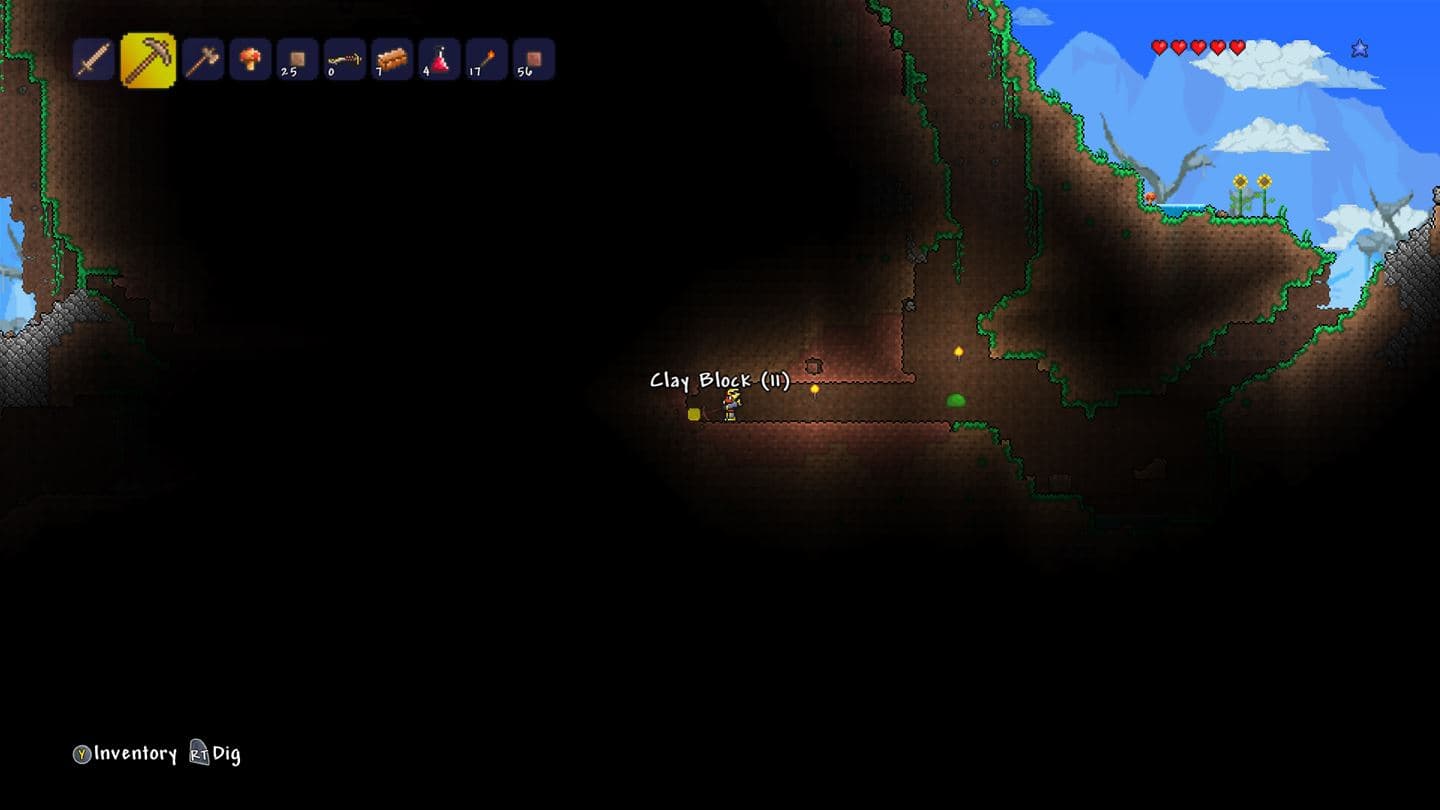The image size is (1440, 810).
Task: Click the Dig action prompt
Action: point(215,753)
